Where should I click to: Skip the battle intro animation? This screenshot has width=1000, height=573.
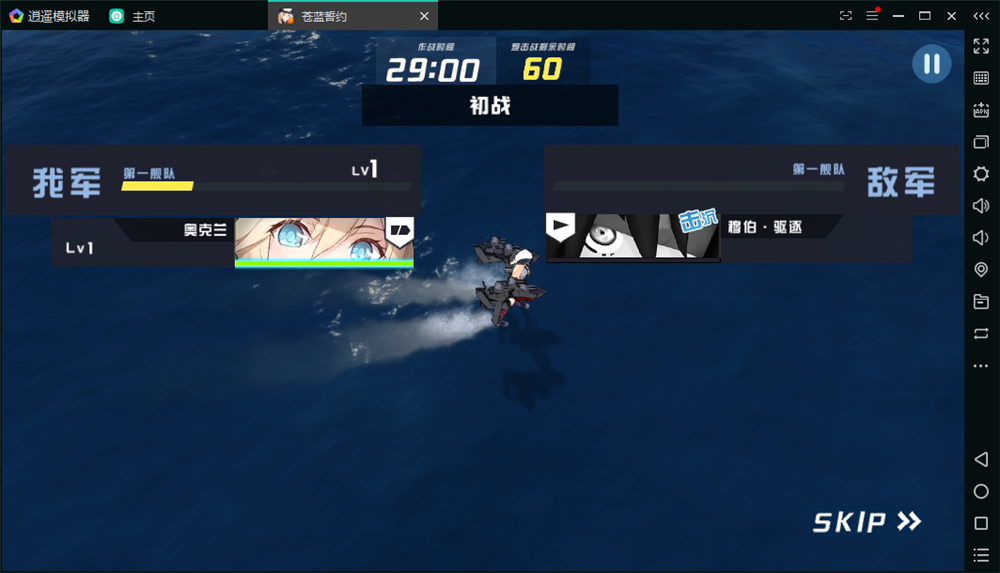[866, 521]
